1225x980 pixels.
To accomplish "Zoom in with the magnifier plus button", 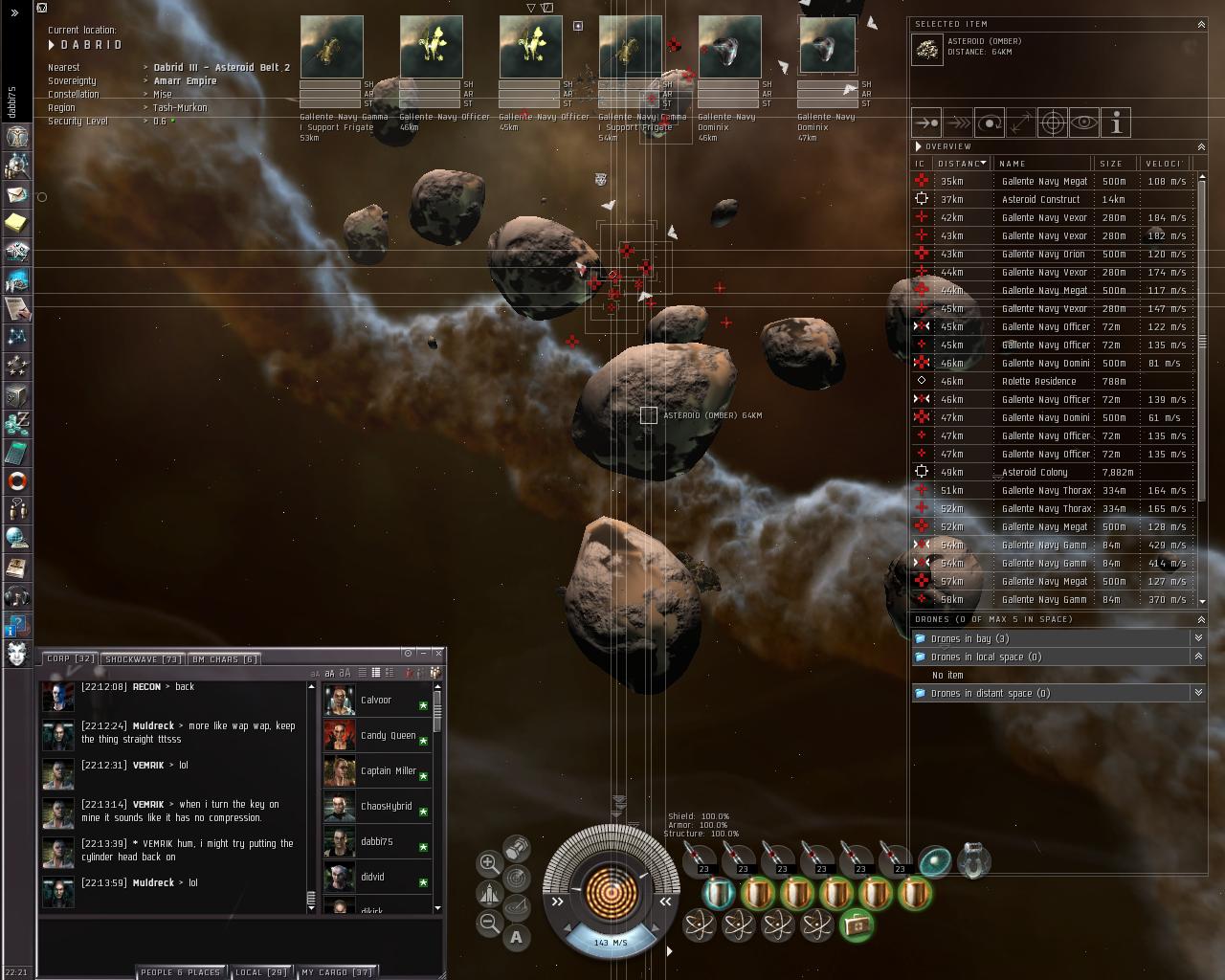I will (489, 863).
